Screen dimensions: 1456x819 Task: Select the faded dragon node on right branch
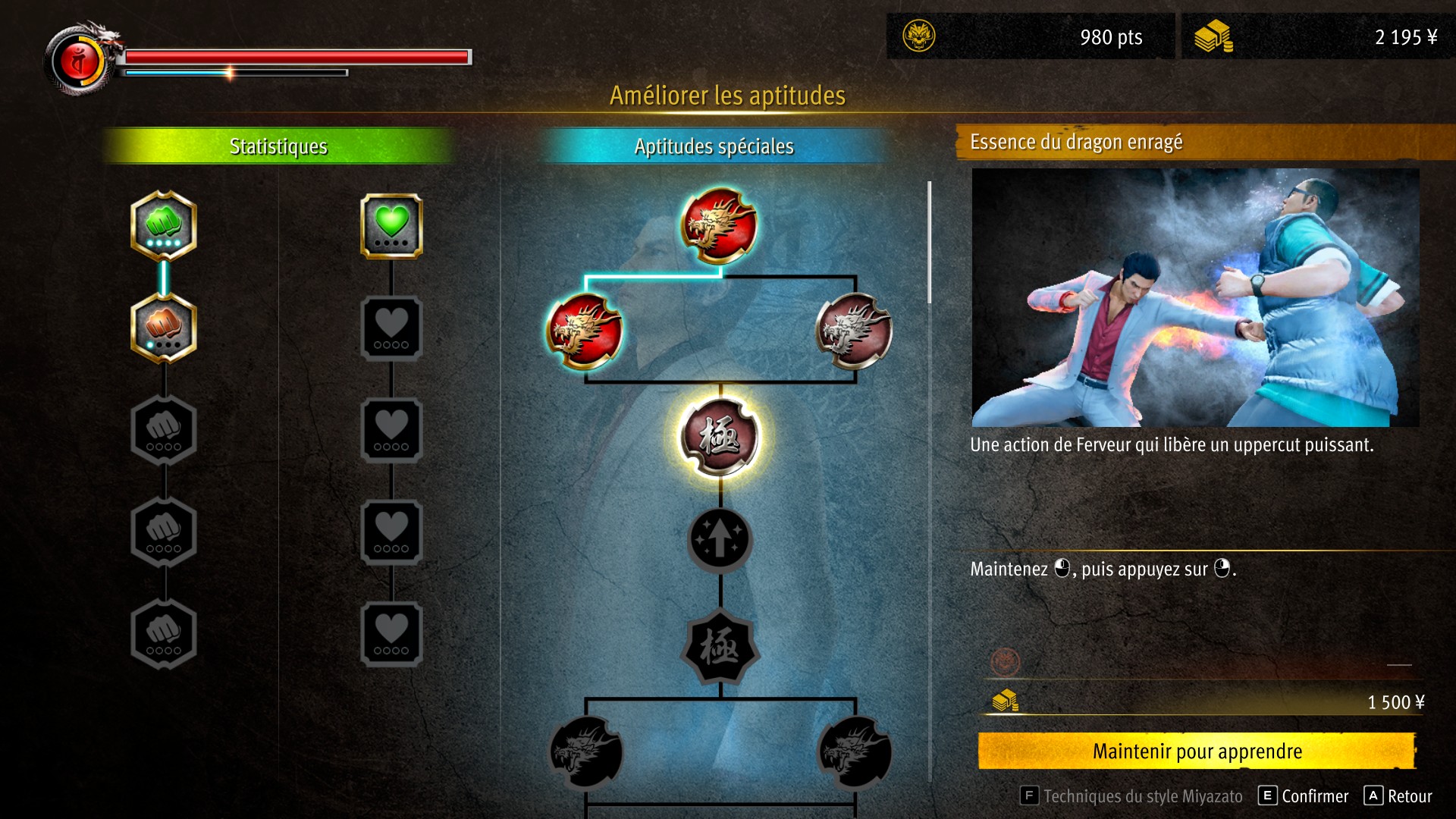tap(854, 331)
